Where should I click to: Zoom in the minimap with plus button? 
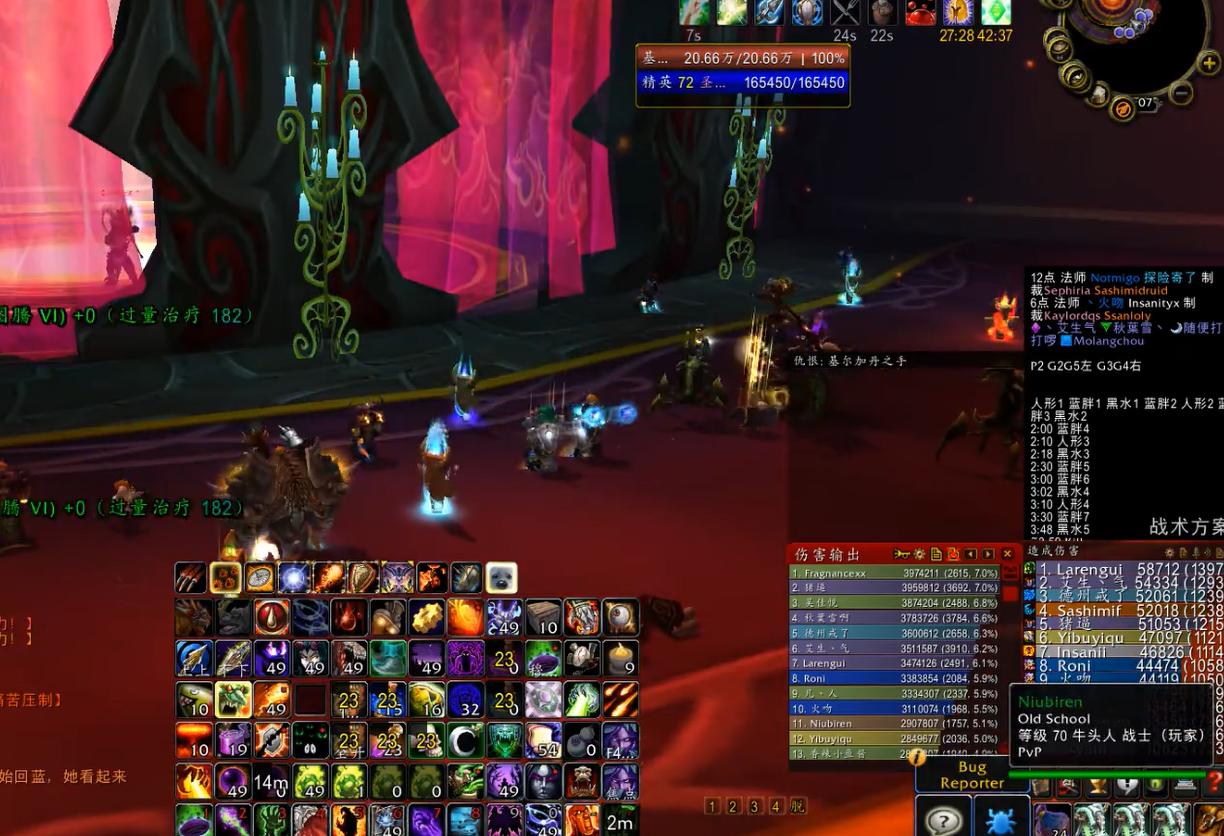click(x=1209, y=64)
